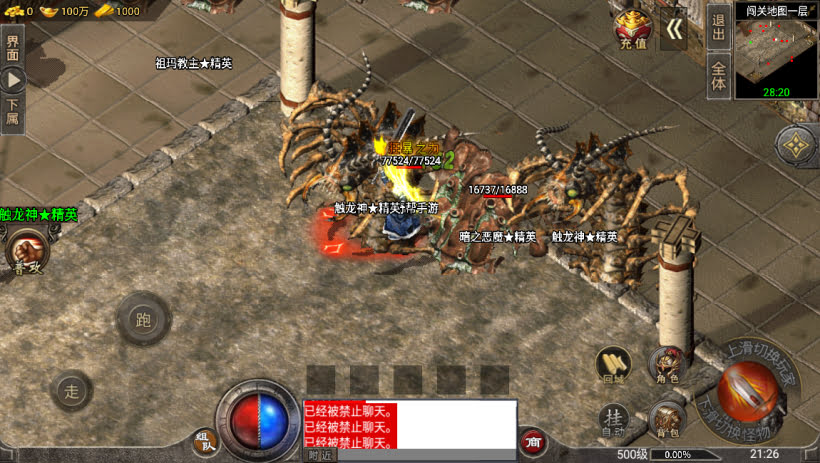
Task: Click the 退出 exit button
Action: click(718, 26)
